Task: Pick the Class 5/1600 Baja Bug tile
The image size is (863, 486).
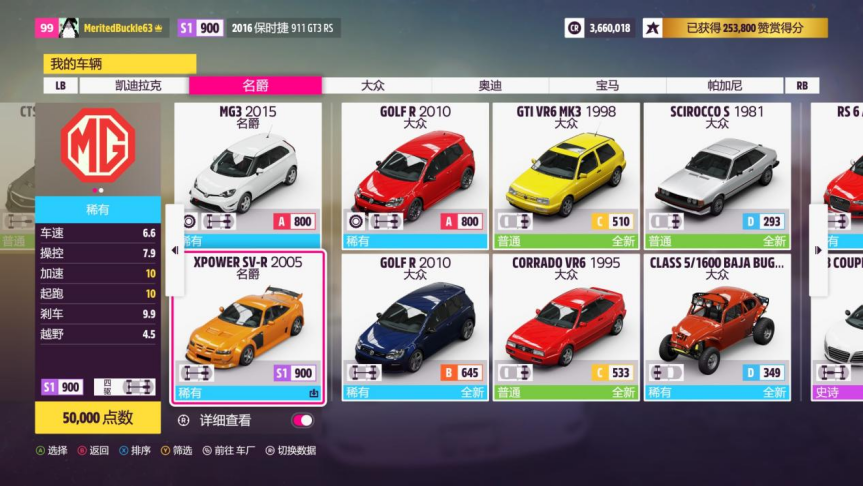Action: pos(717,327)
